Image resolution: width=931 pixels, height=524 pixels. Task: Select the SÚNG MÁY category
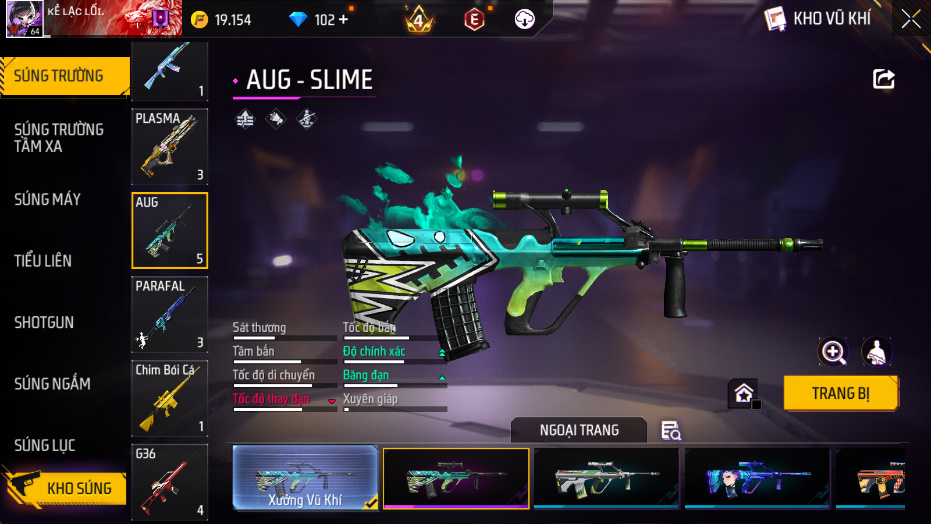click(x=47, y=200)
